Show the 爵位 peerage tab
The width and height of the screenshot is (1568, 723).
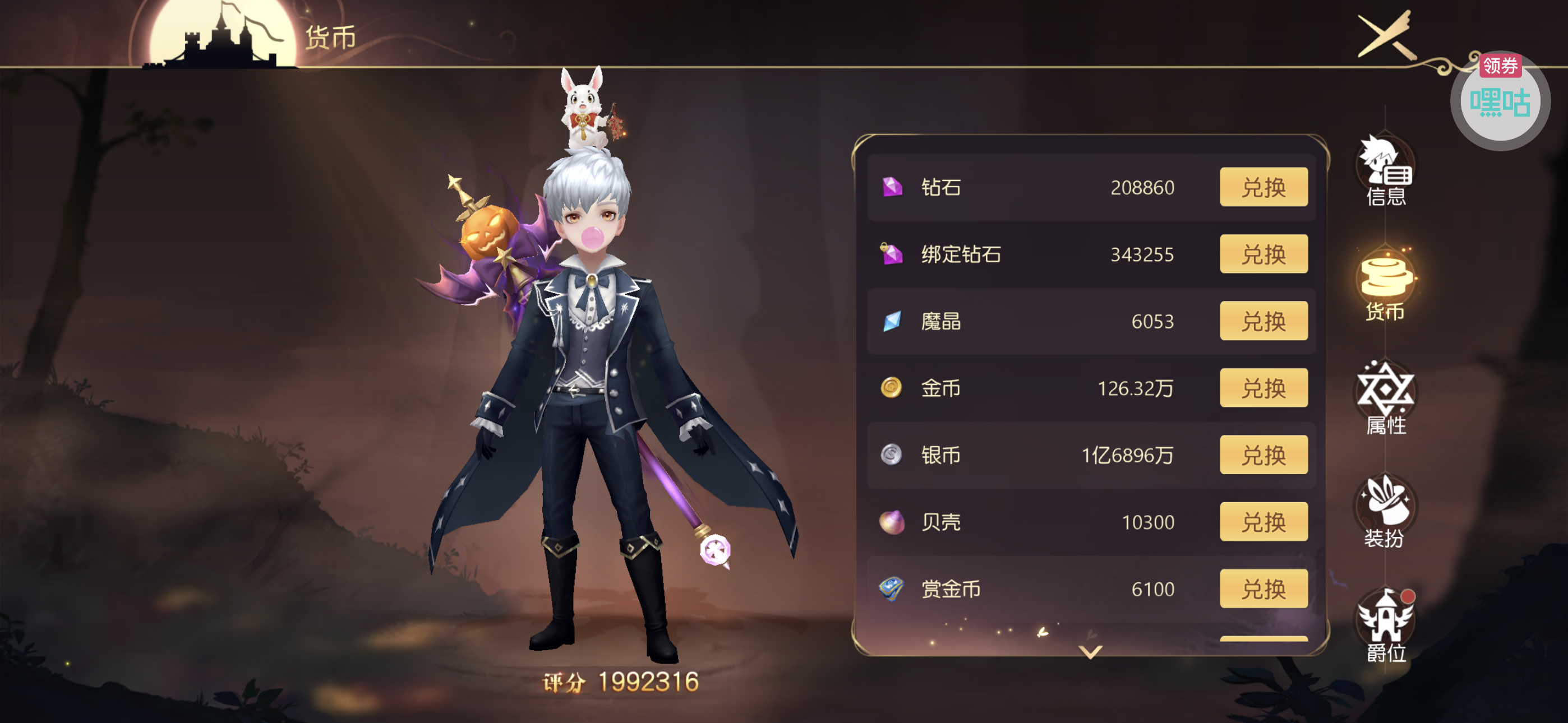tap(1385, 627)
